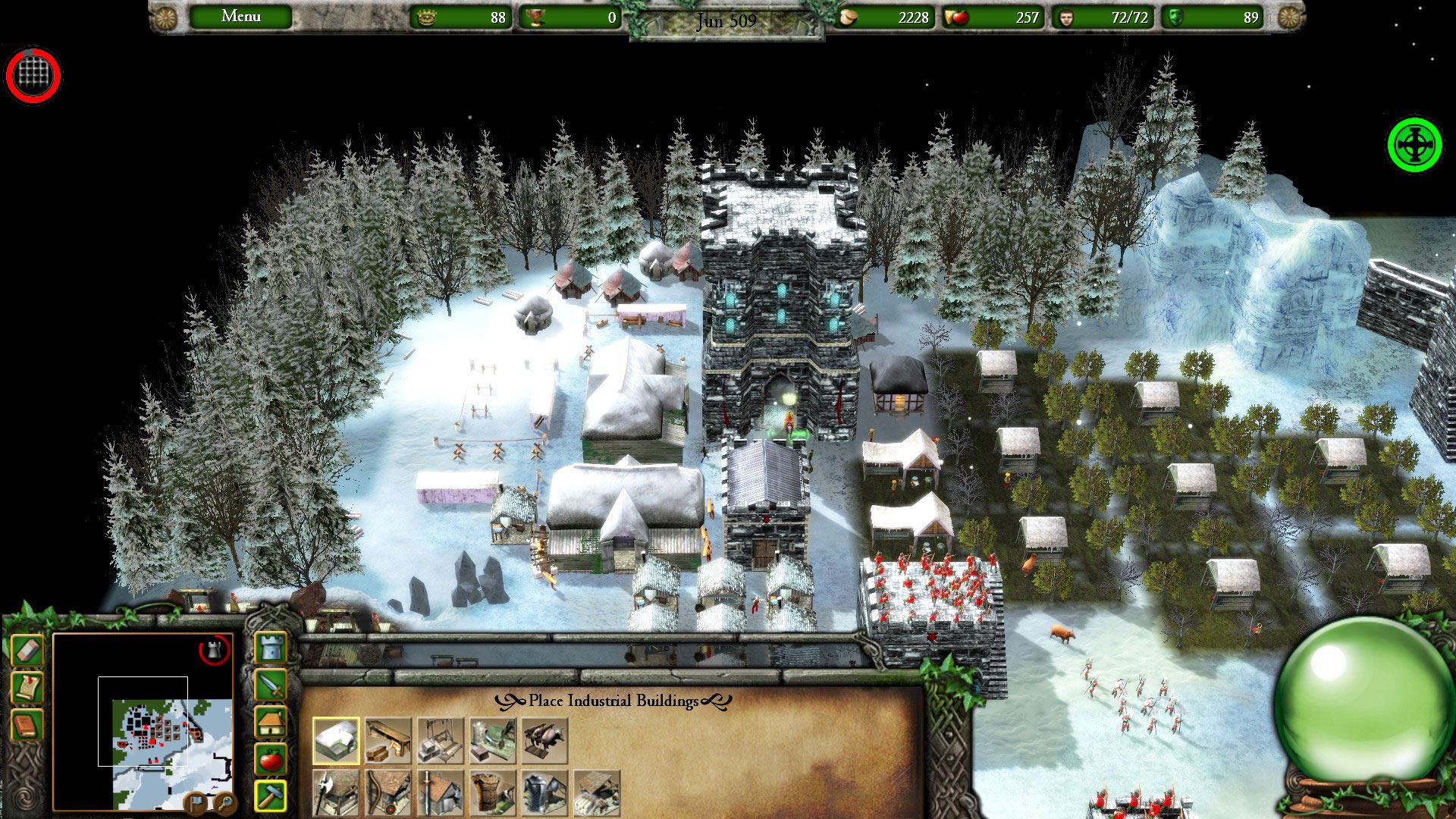The width and height of the screenshot is (1456, 819).
Task: Open the brown book button
Action: (x=27, y=725)
